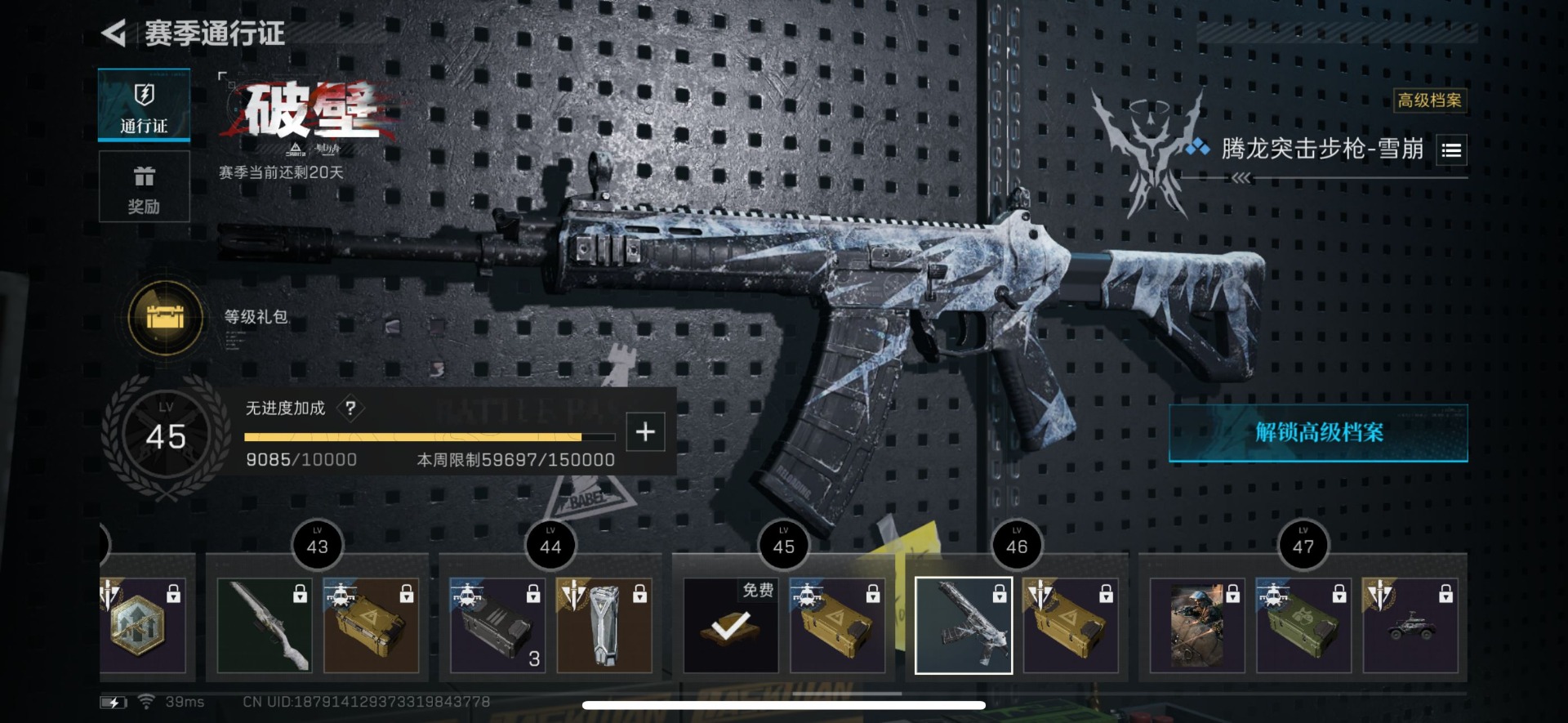The height and width of the screenshot is (723, 1568).
Task: Choose the level 44 silver canister reward
Action: click(604, 626)
